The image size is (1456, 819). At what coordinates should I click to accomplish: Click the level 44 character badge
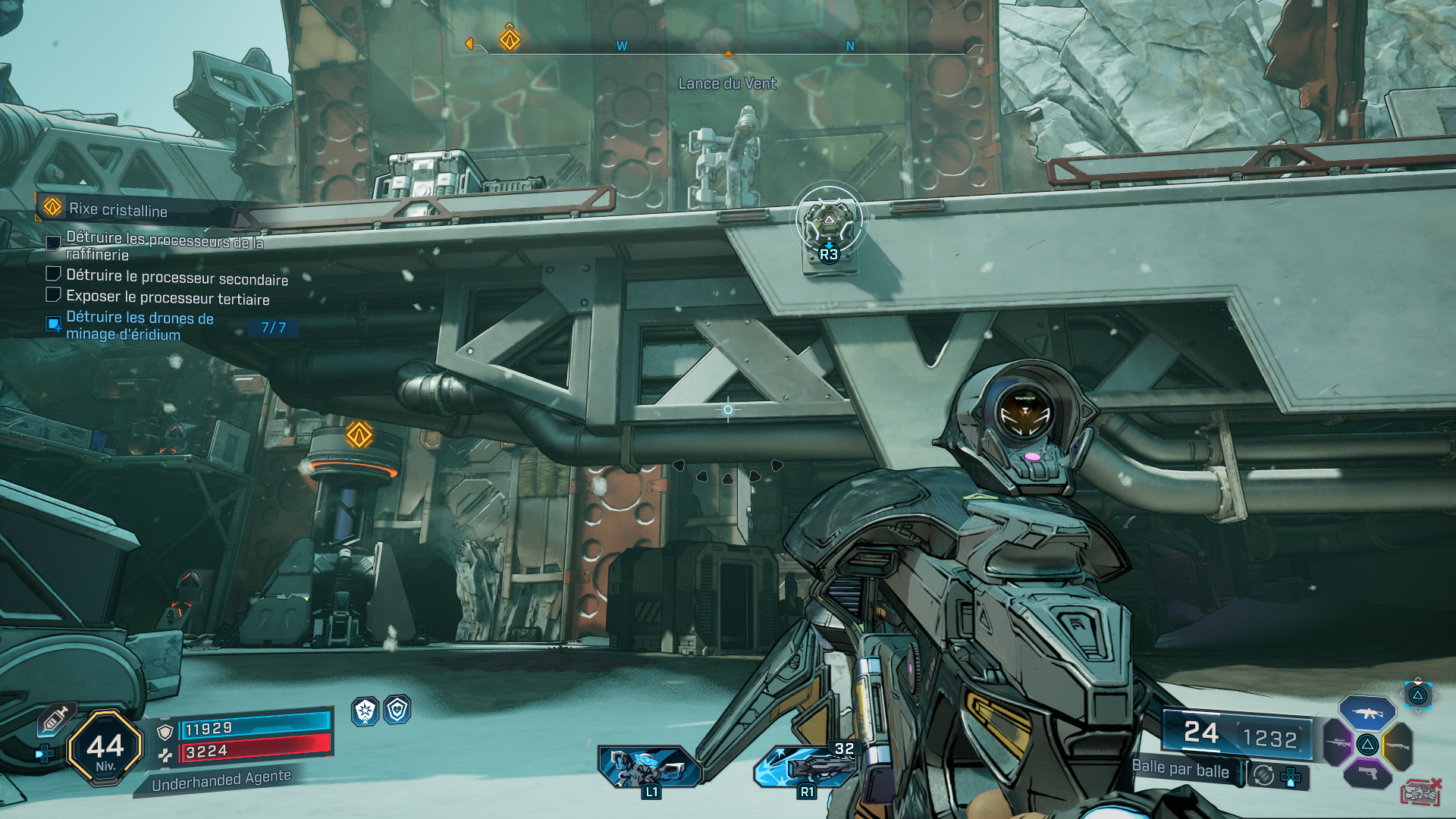[x=105, y=748]
